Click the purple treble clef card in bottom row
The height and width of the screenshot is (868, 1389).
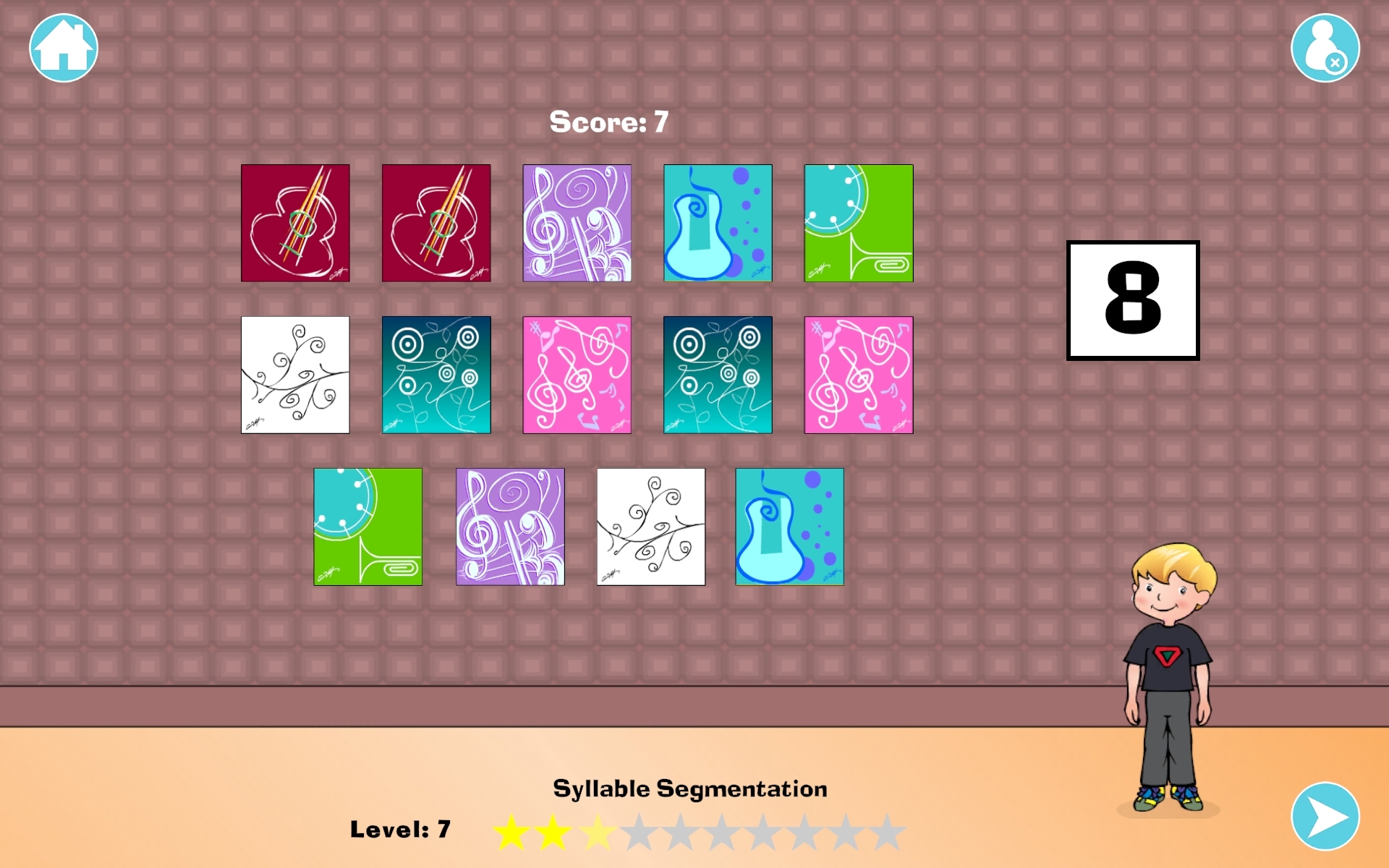[x=509, y=527]
